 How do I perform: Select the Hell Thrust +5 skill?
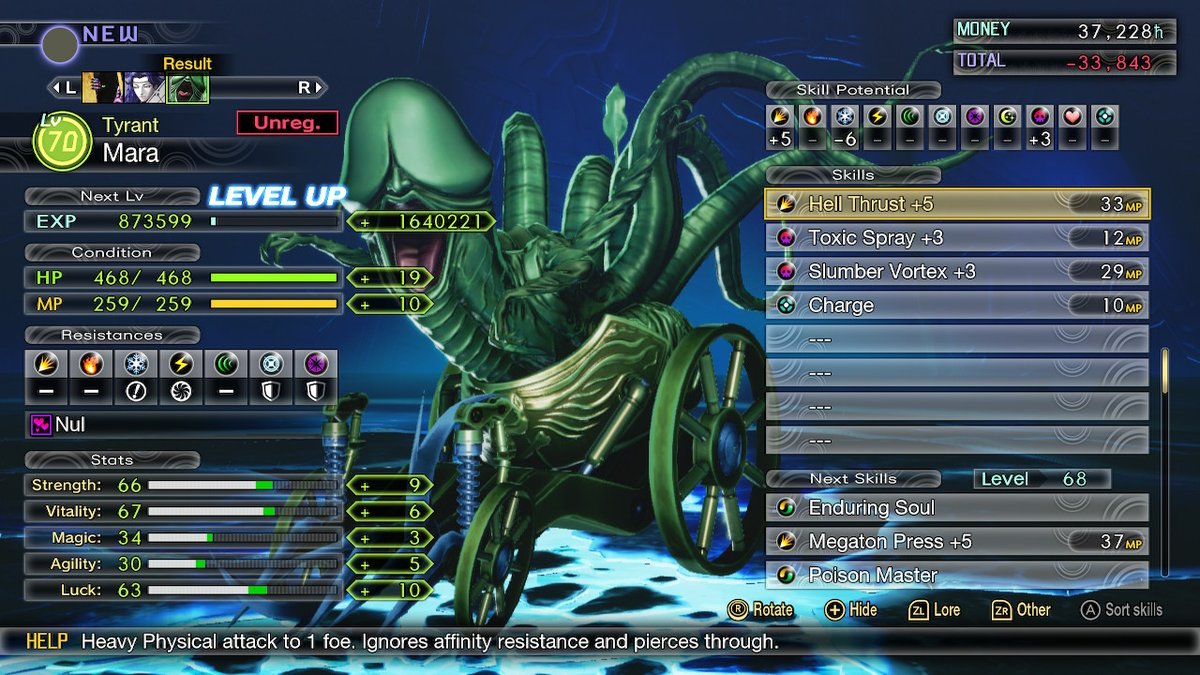pyautogui.click(x=957, y=204)
